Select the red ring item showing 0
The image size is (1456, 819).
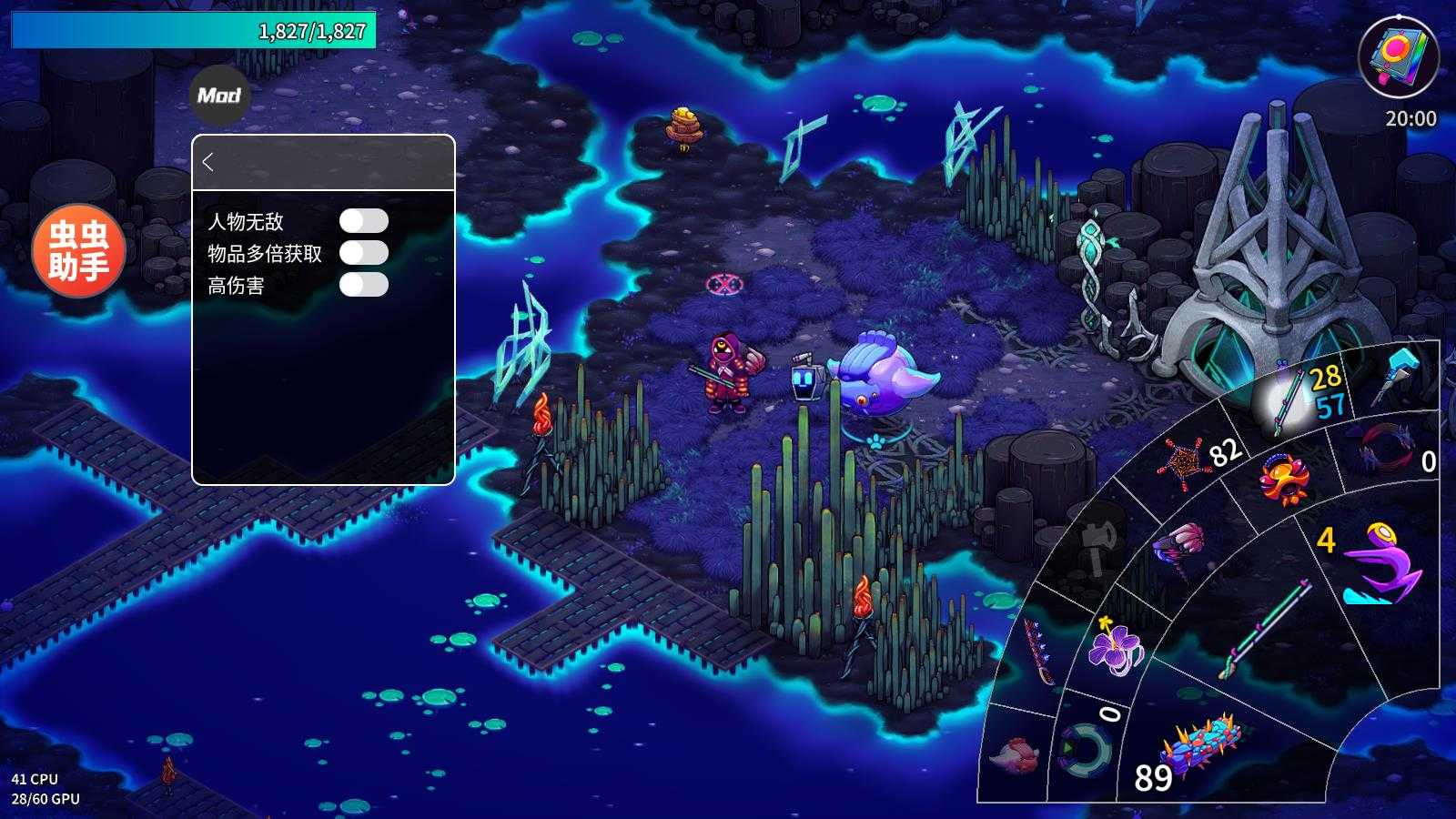click(1386, 449)
